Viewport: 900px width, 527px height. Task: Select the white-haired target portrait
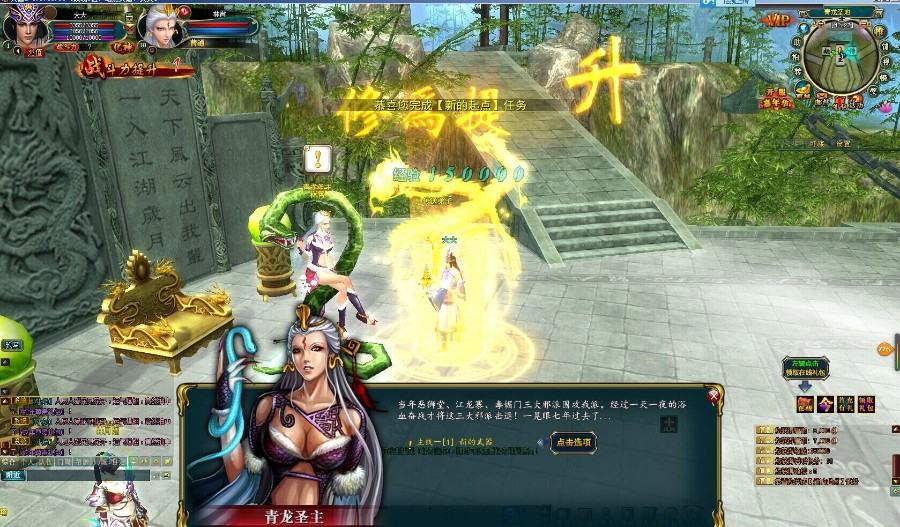pyautogui.click(x=158, y=27)
